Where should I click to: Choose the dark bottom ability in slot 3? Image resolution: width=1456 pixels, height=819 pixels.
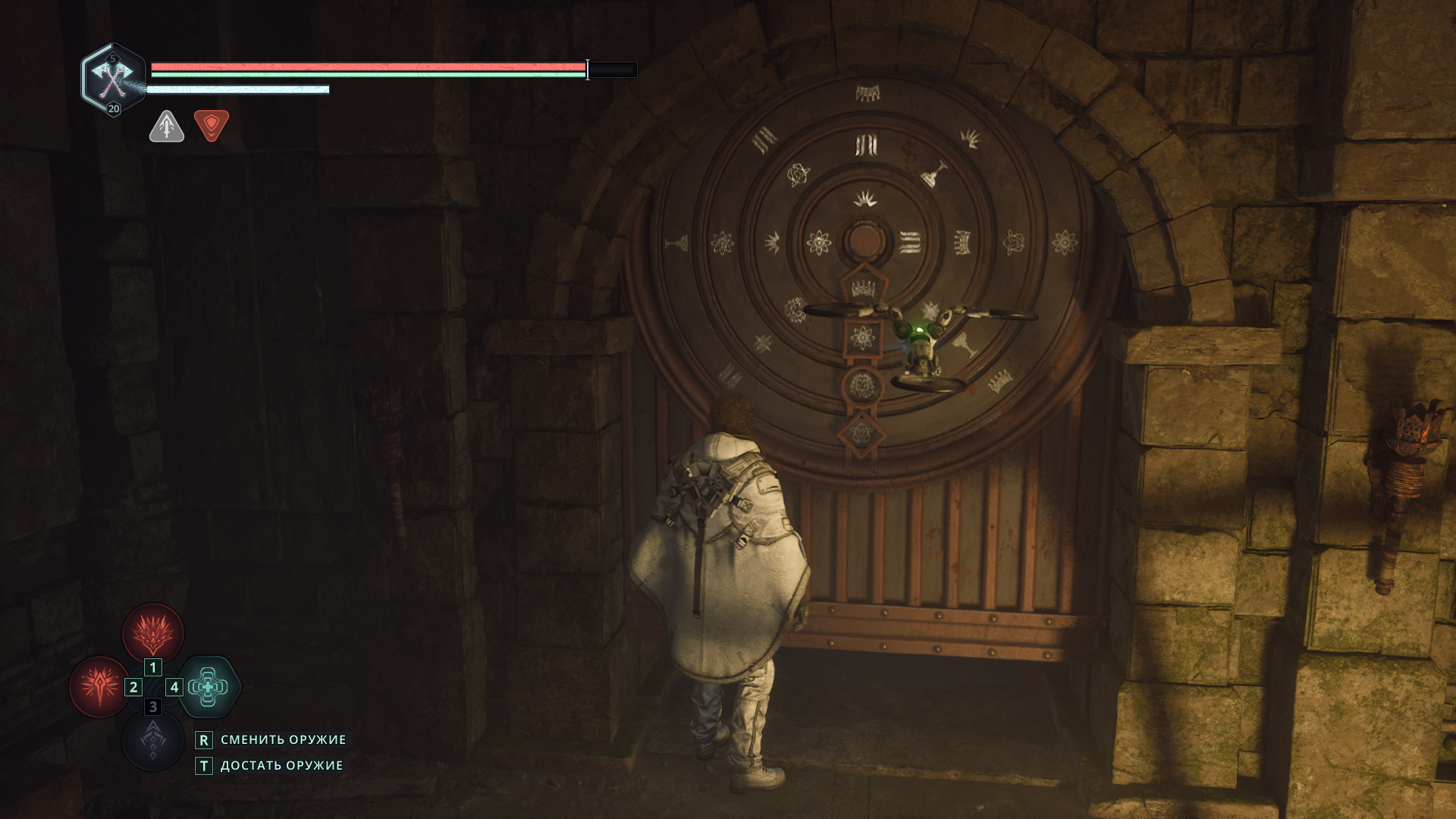coord(153,740)
